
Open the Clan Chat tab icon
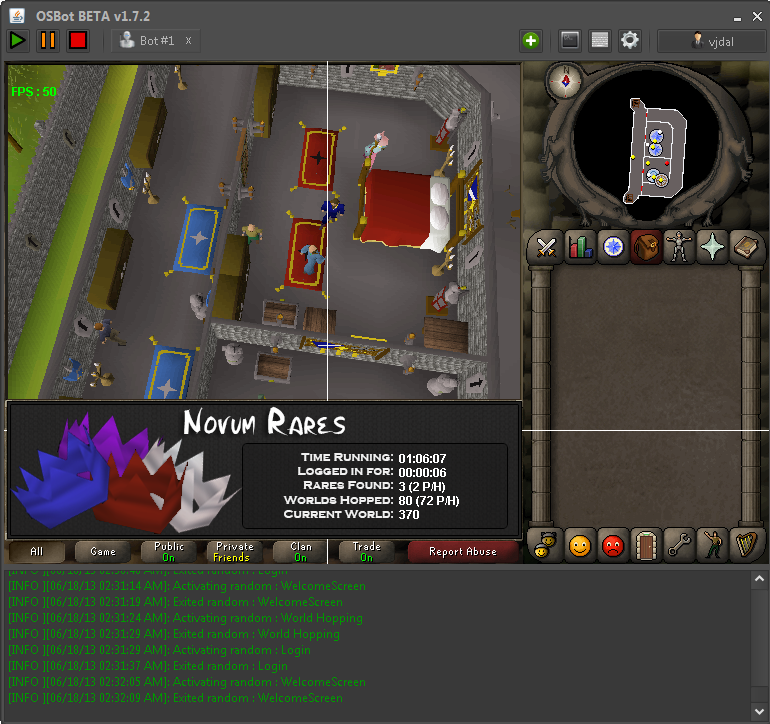[547, 546]
